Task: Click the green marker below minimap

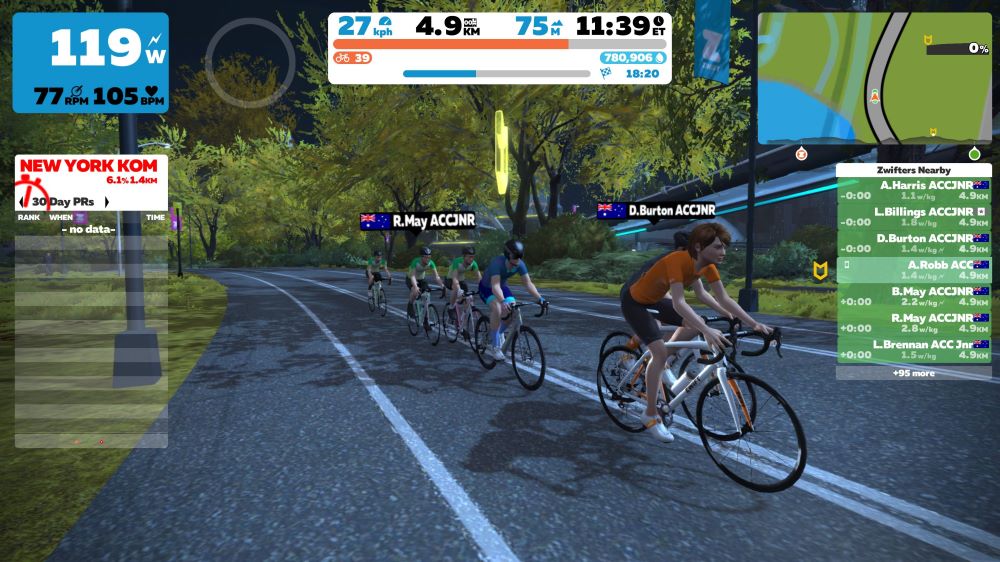Action: [x=974, y=154]
